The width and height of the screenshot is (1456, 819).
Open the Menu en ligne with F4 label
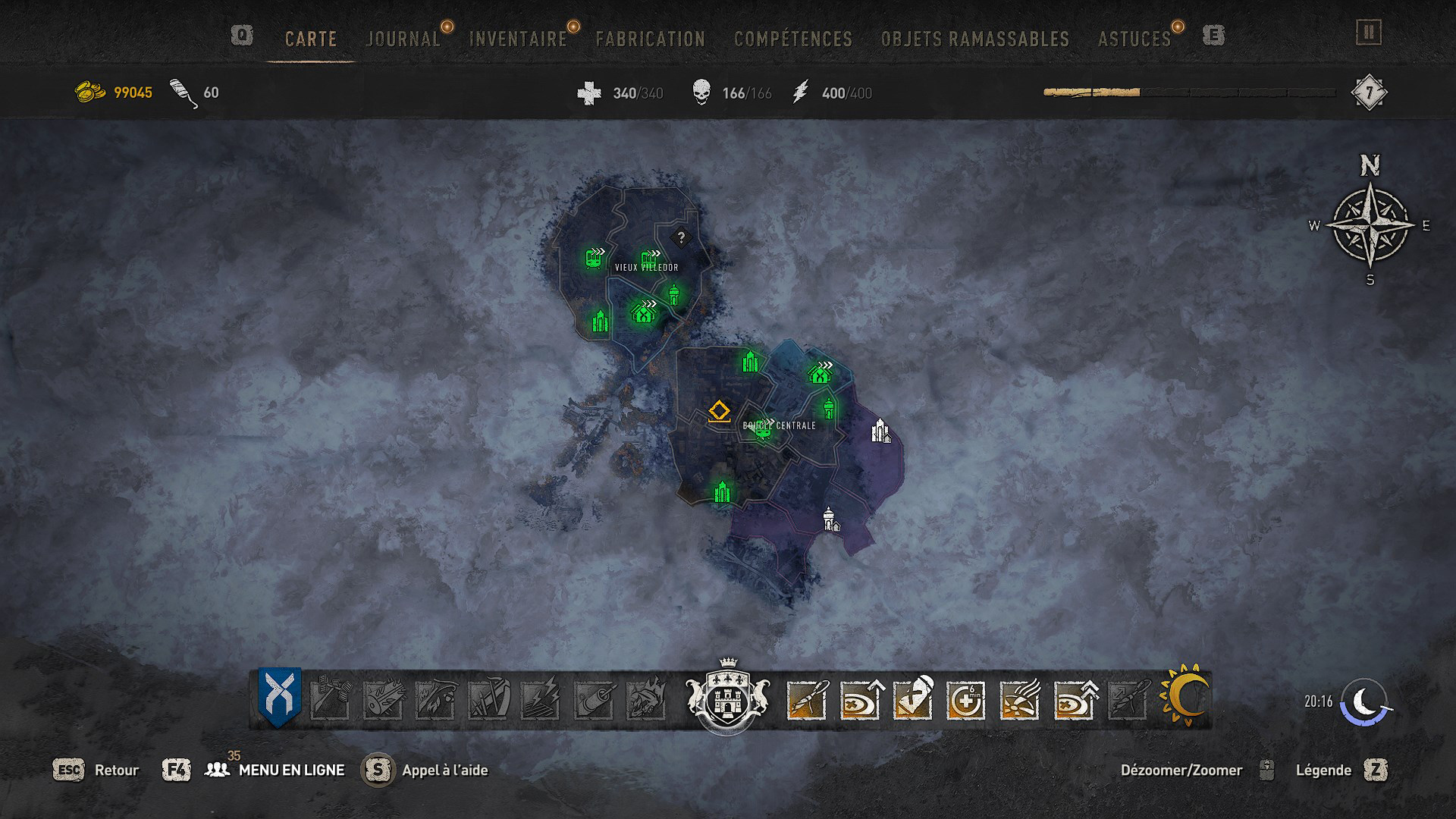[x=291, y=768]
